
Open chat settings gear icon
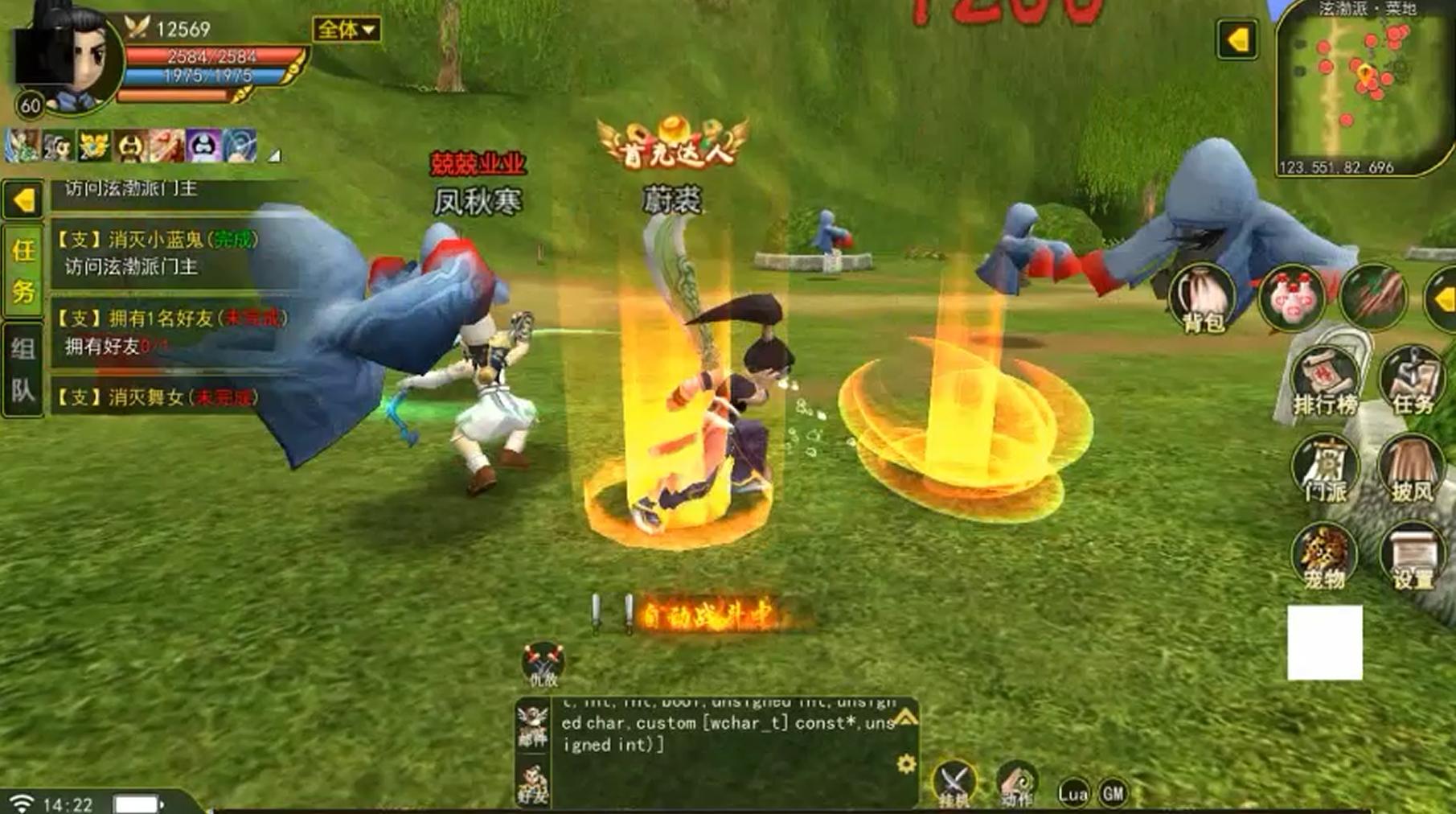[906, 763]
